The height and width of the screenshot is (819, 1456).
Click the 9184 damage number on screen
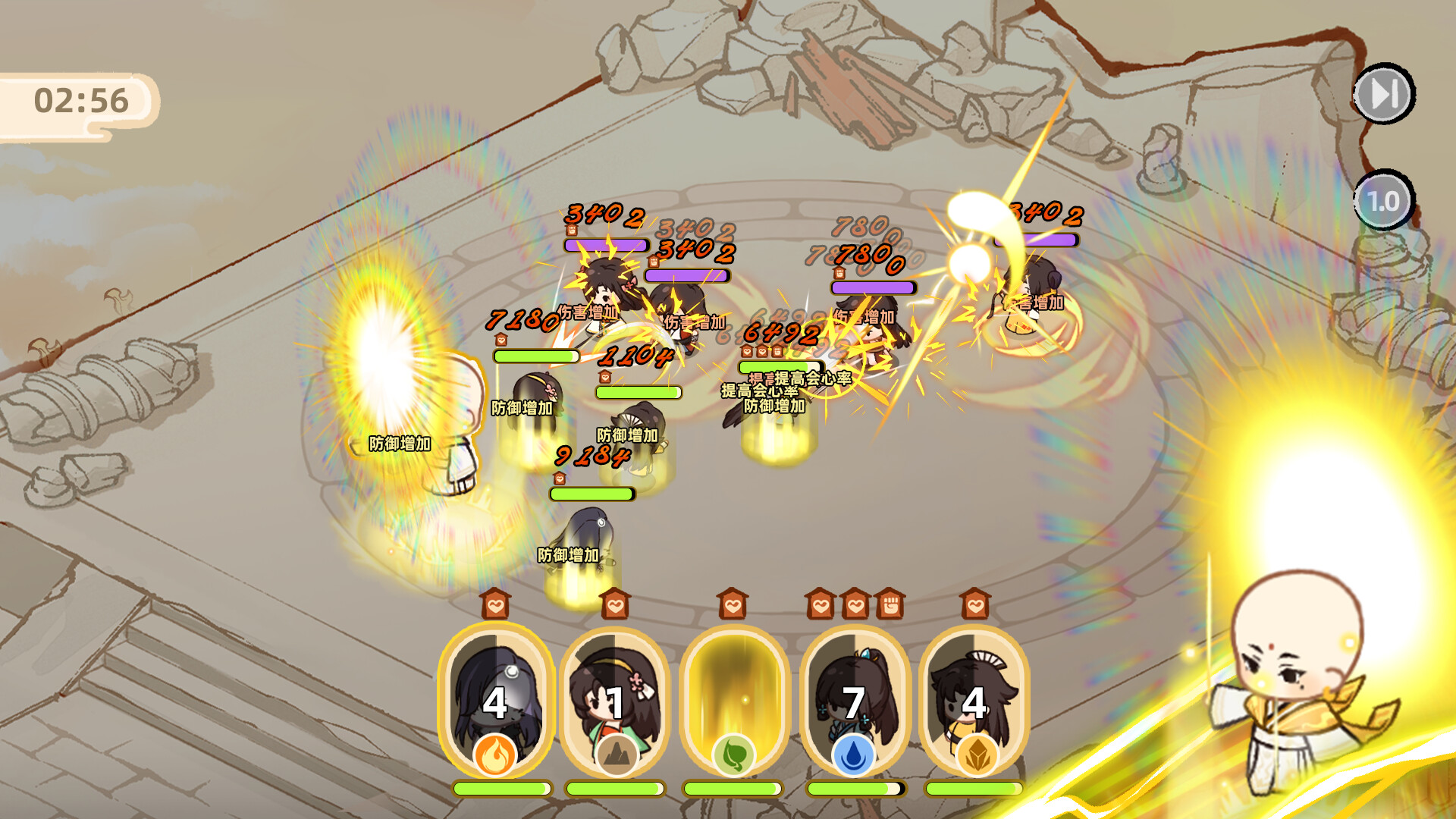point(594,455)
